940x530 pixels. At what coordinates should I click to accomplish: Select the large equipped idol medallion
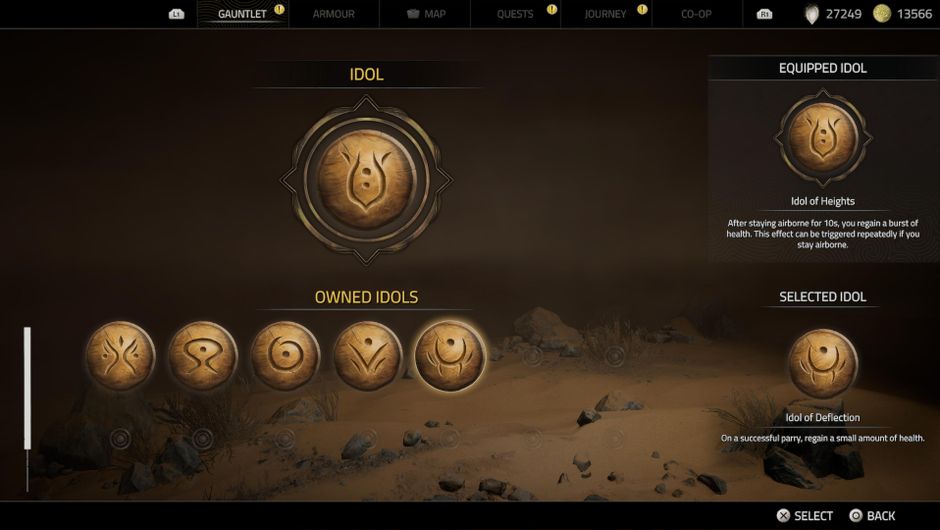coord(366,180)
